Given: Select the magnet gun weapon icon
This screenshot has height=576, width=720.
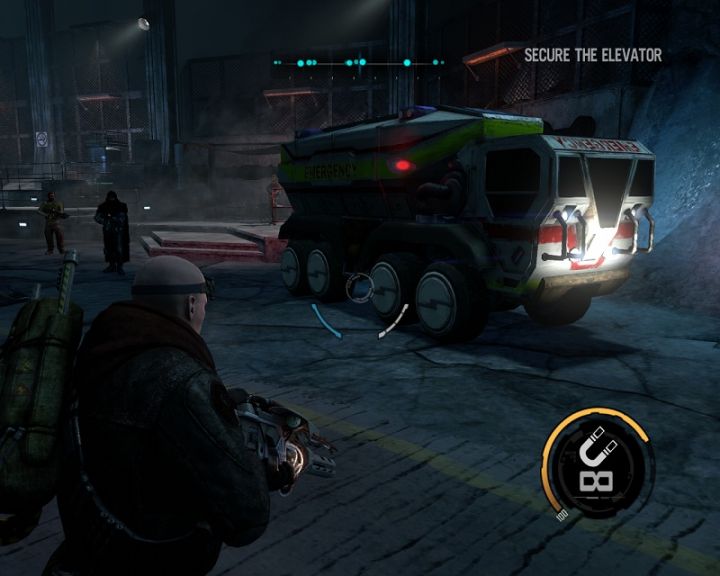Looking at the screenshot, I should pos(597,461).
